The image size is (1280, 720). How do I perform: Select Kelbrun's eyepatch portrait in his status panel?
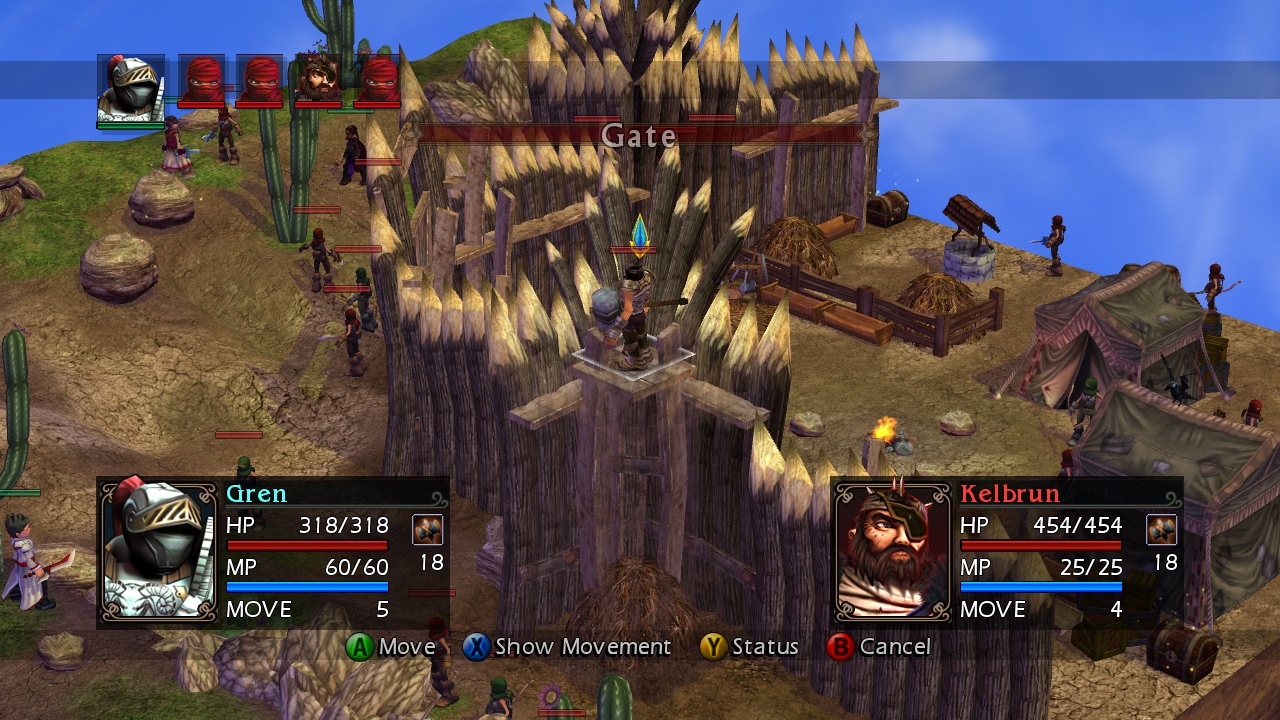[892, 550]
